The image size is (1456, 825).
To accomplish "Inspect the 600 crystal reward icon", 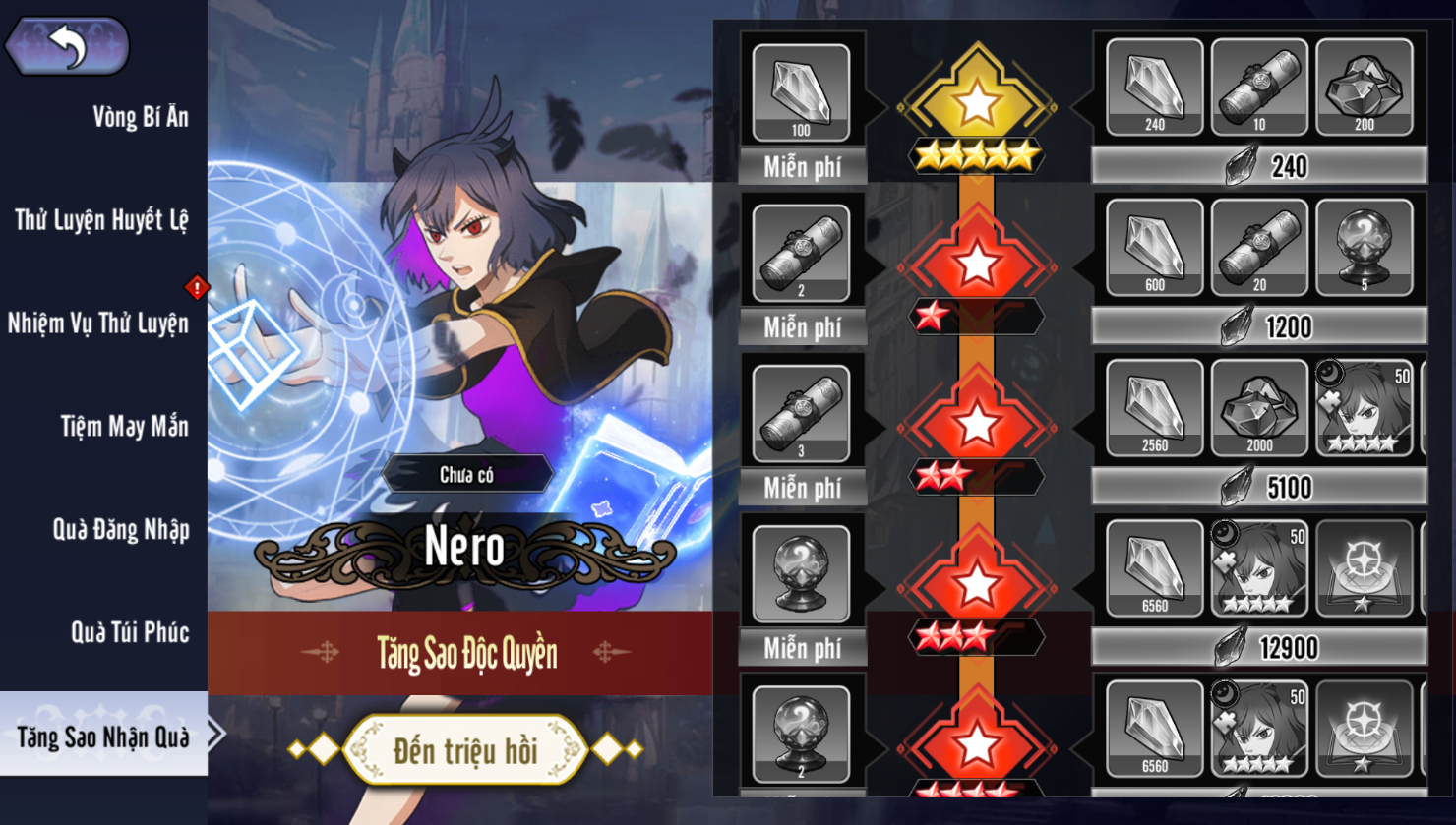I will (1154, 247).
